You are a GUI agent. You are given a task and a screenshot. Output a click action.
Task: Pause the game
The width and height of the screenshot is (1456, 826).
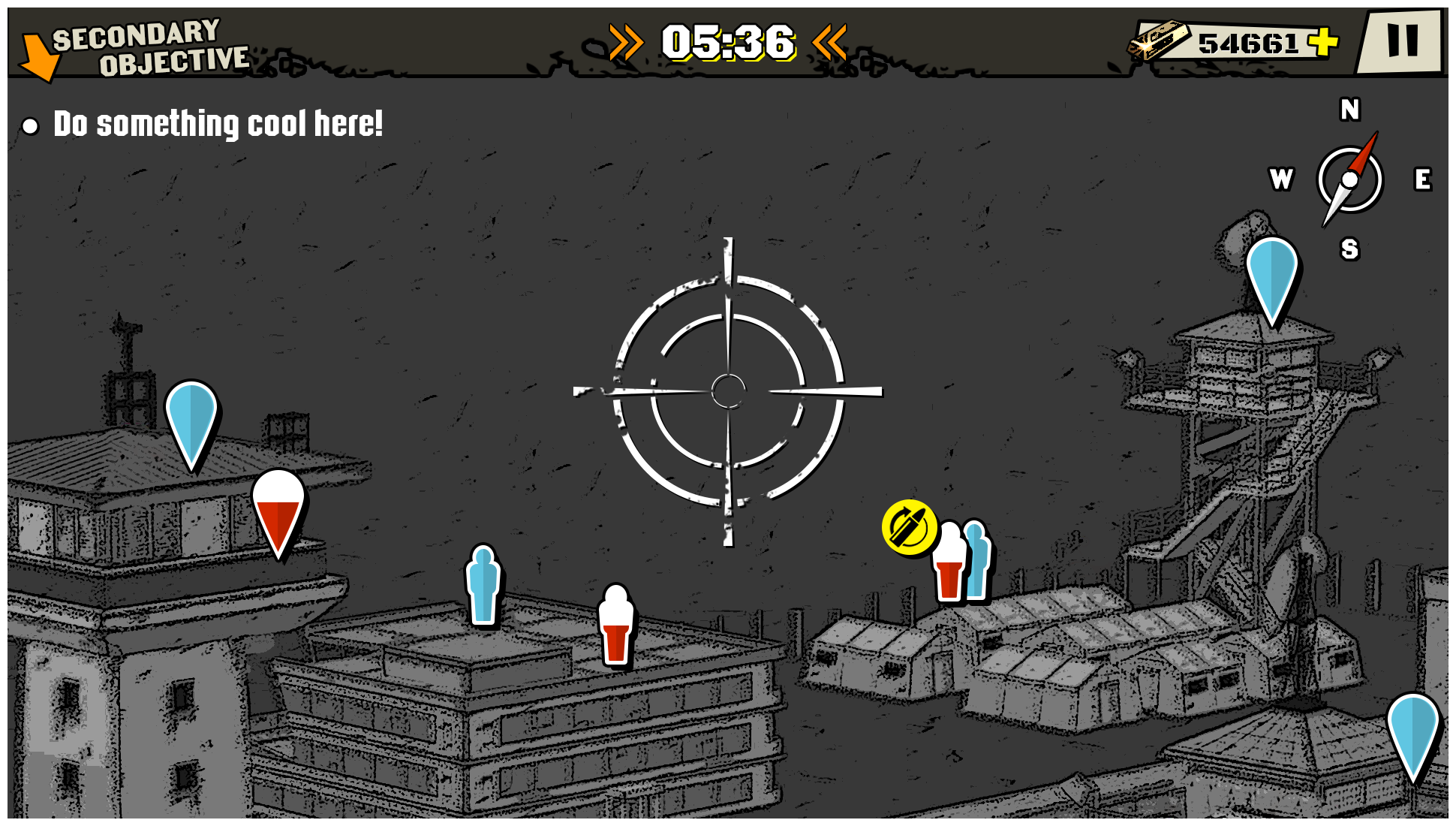click(x=1401, y=41)
